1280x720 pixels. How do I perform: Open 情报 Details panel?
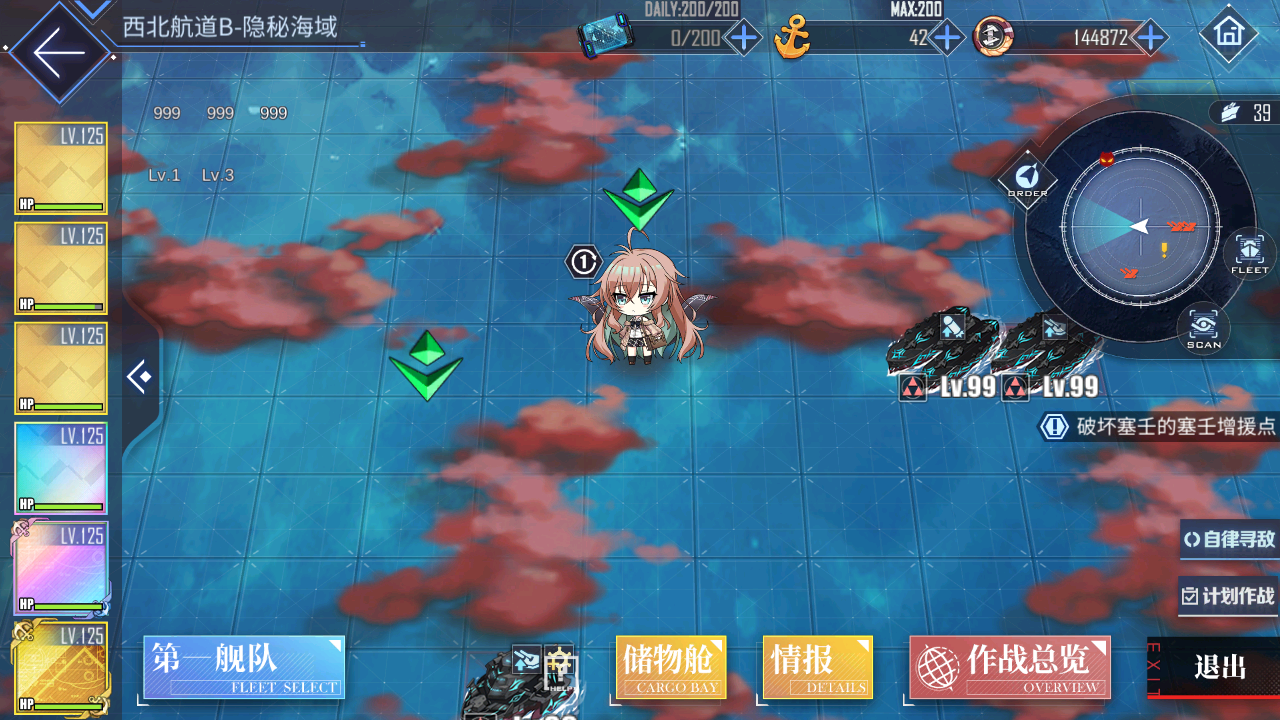click(x=817, y=667)
